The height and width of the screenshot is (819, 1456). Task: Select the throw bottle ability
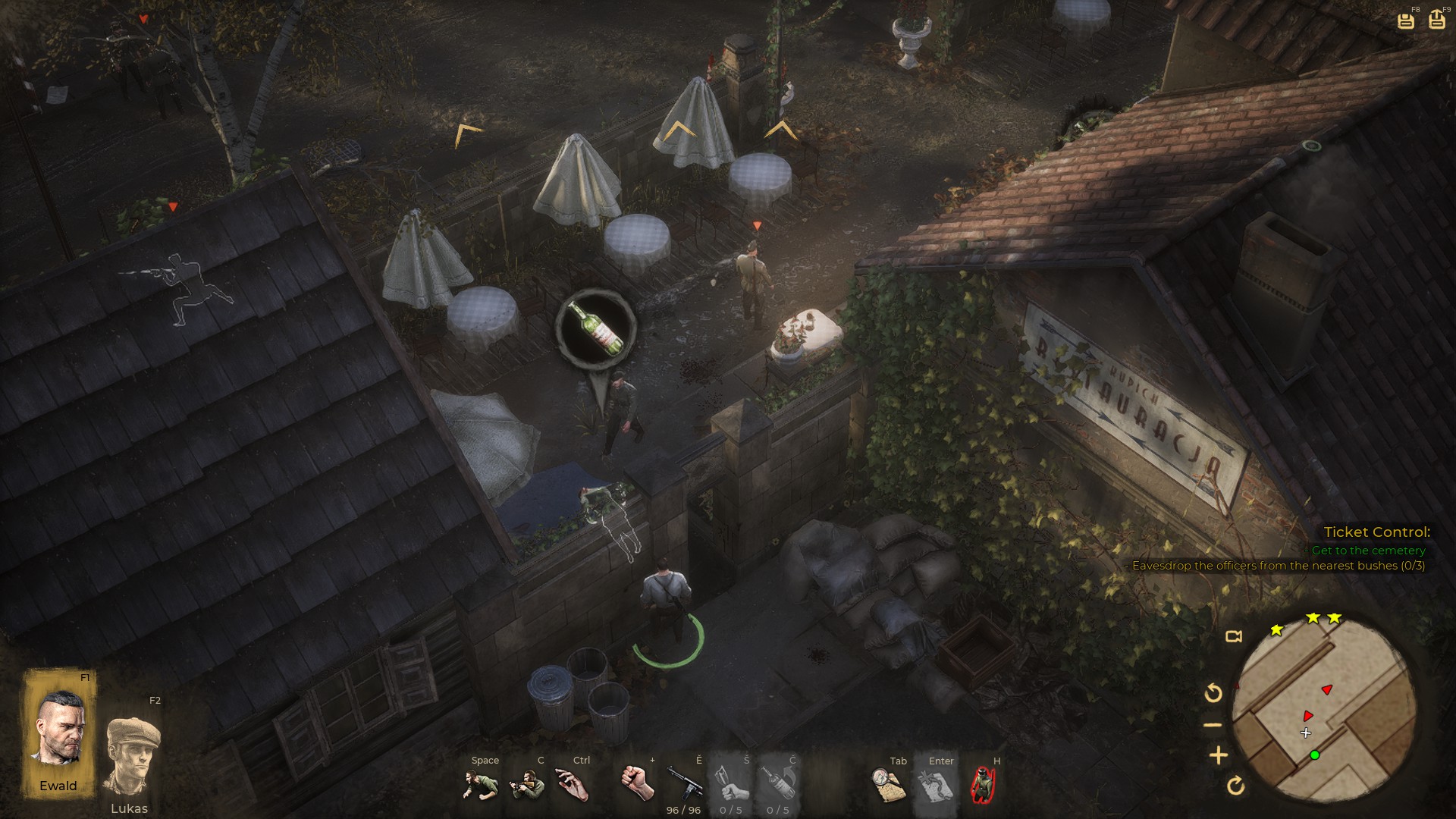(778, 783)
